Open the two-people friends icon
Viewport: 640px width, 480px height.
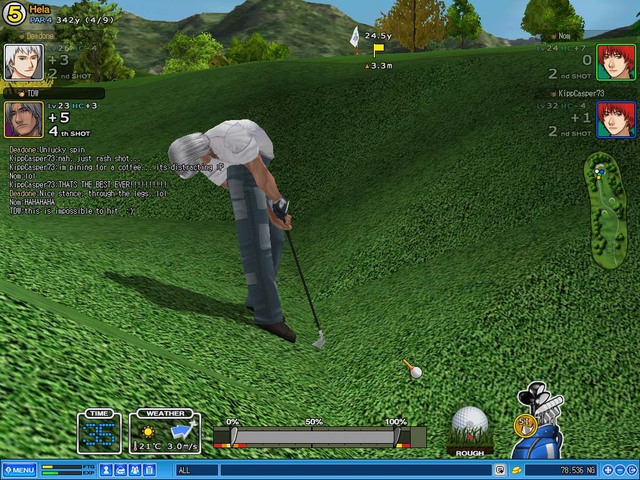click(133, 470)
